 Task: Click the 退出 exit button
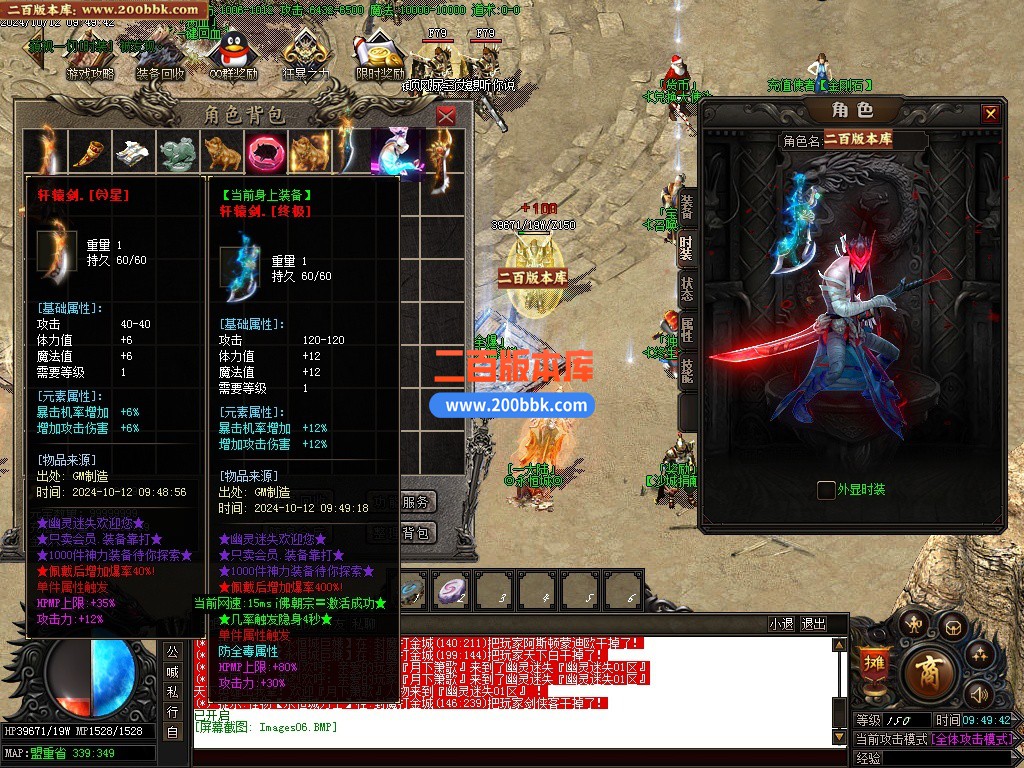[x=814, y=624]
